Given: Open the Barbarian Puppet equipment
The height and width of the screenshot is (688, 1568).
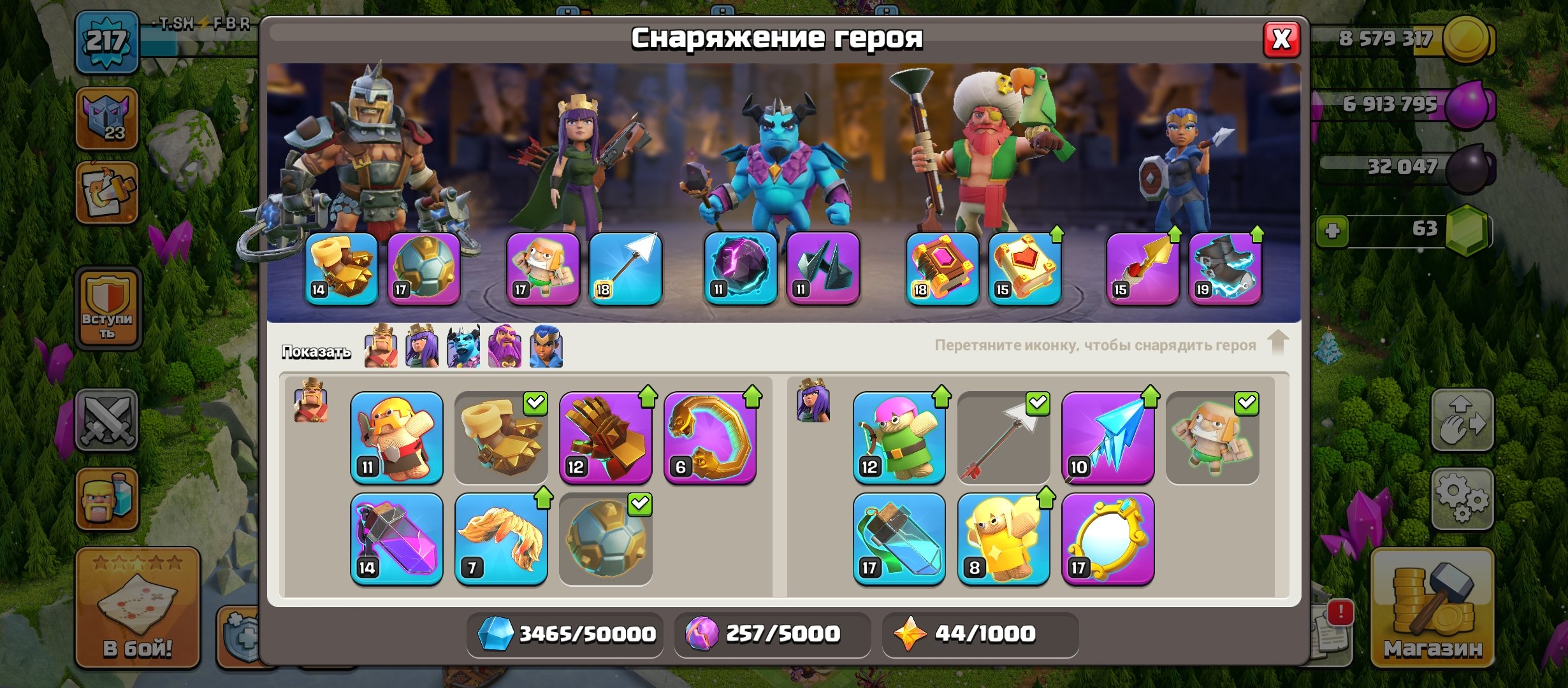Looking at the screenshot, I should point(395,436).
